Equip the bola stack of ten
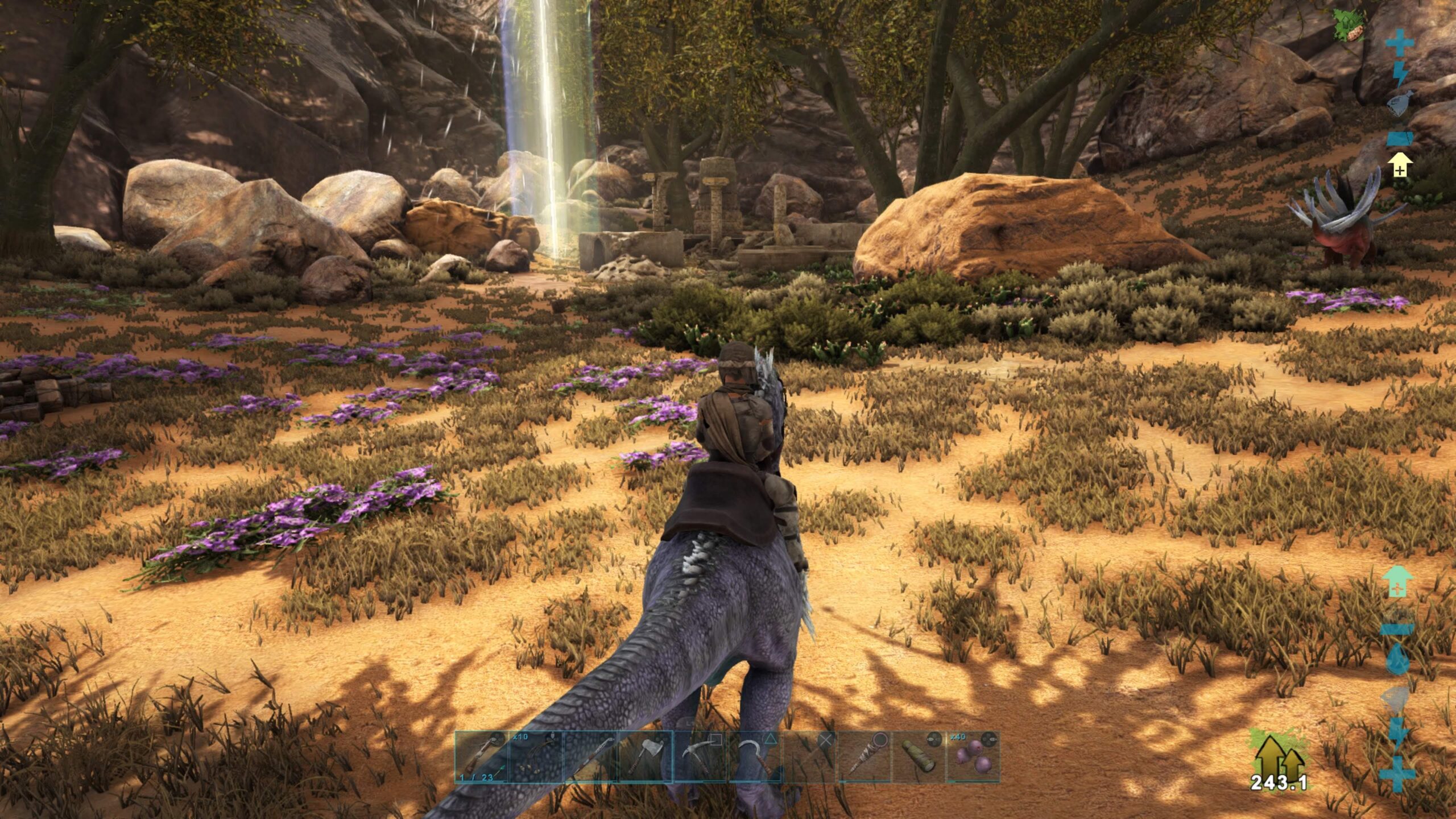 coord(535,757)
